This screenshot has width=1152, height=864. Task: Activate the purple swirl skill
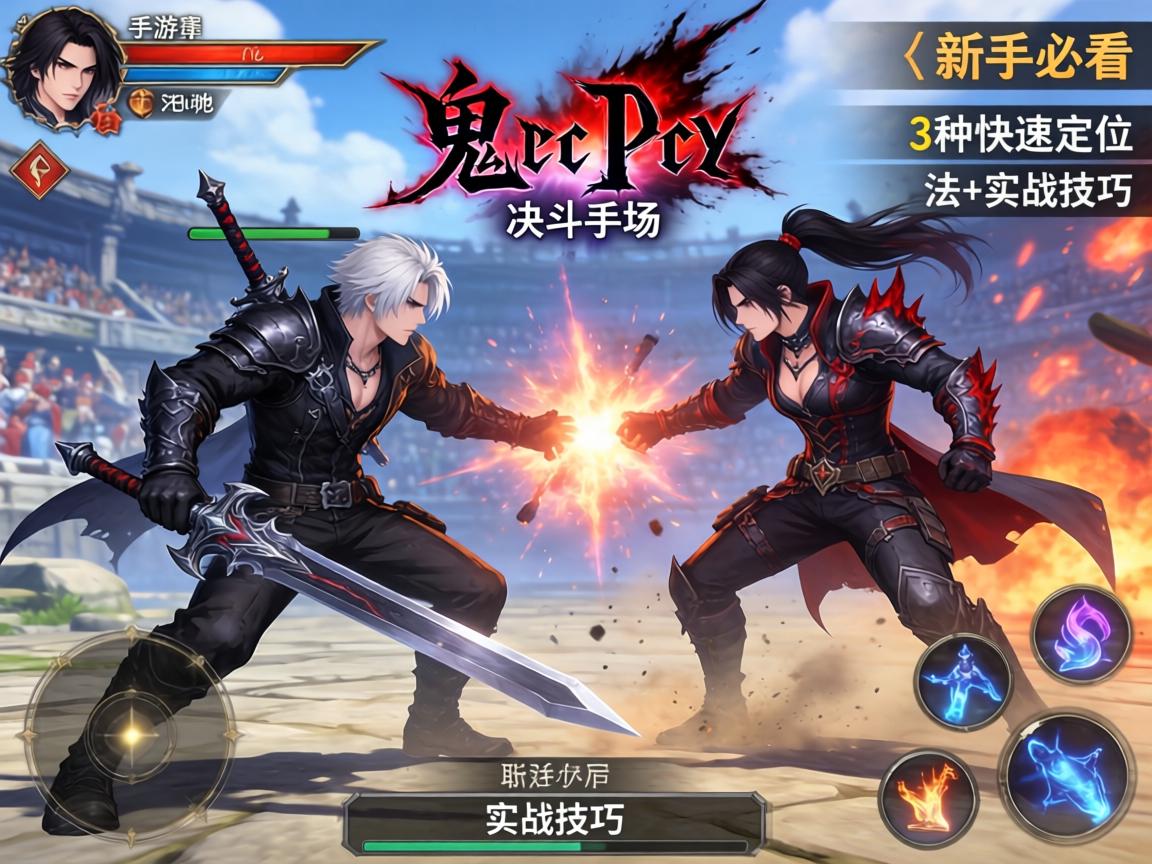[1081, 634]
